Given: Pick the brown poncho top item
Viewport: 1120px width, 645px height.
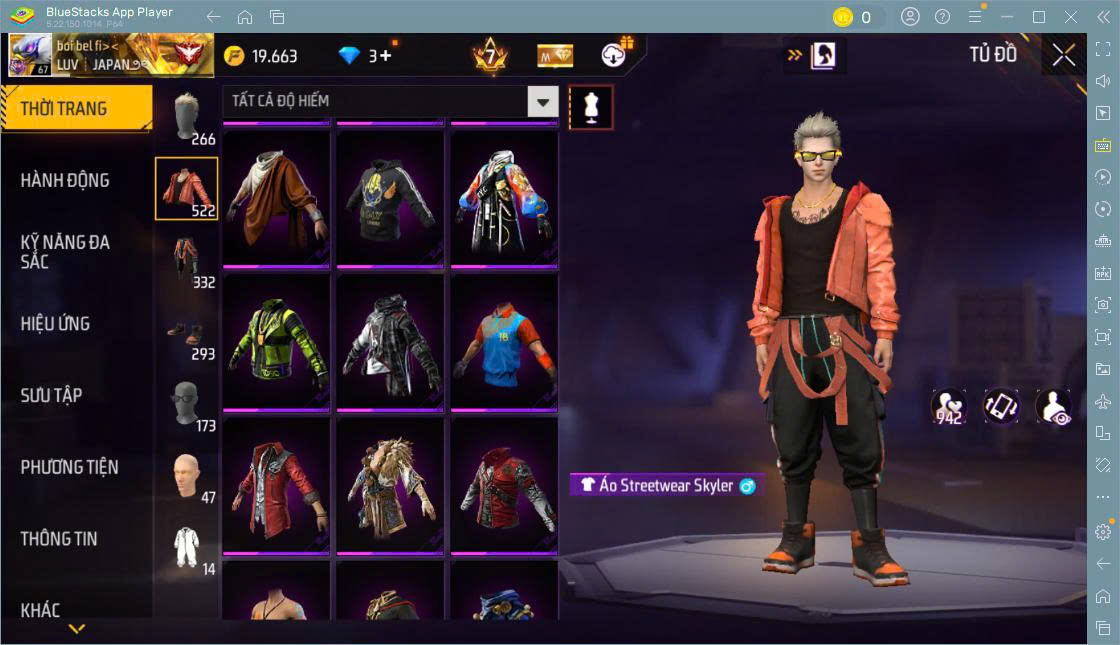Looking at the screenshot, I should [x=276, y=199].
